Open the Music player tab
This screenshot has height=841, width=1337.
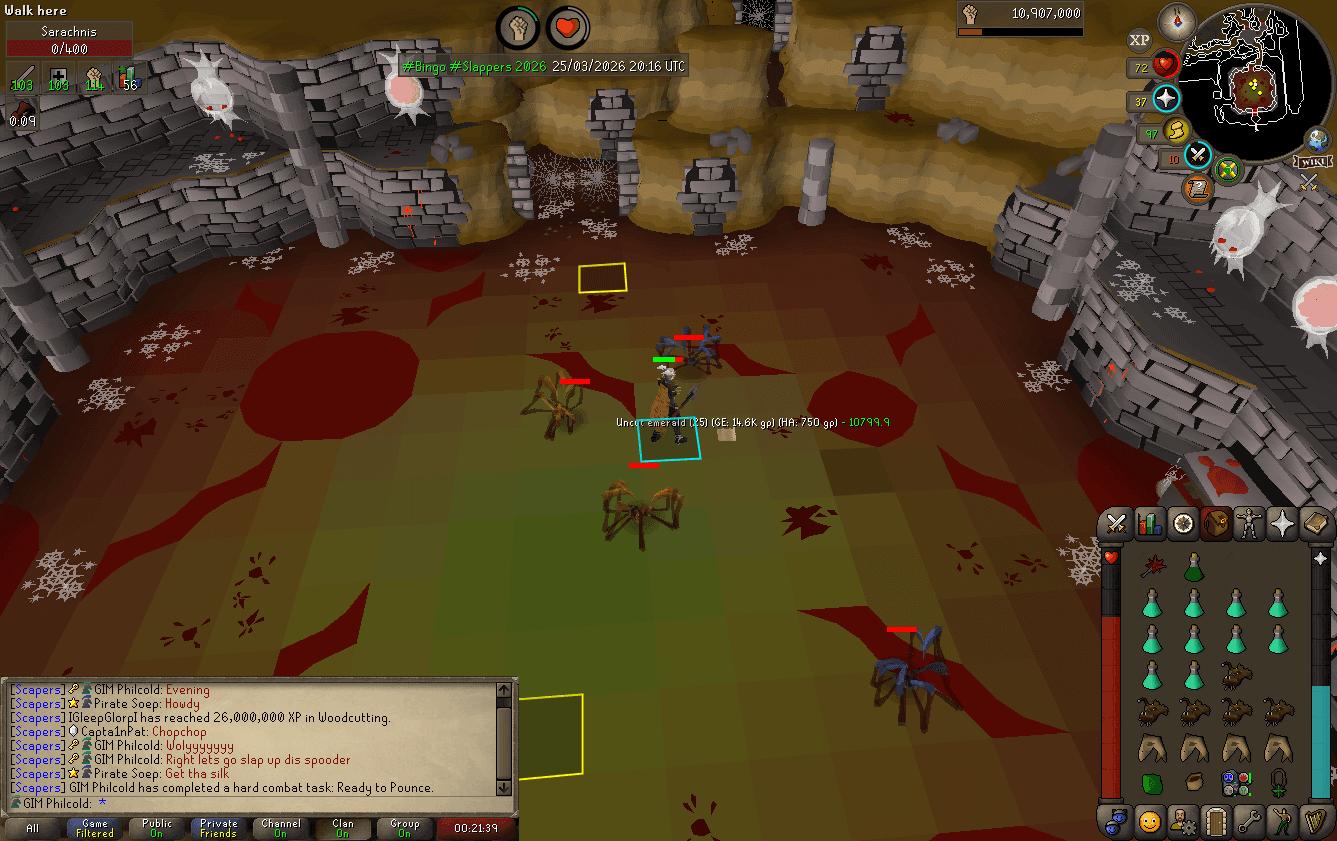tap(1314, 822)
